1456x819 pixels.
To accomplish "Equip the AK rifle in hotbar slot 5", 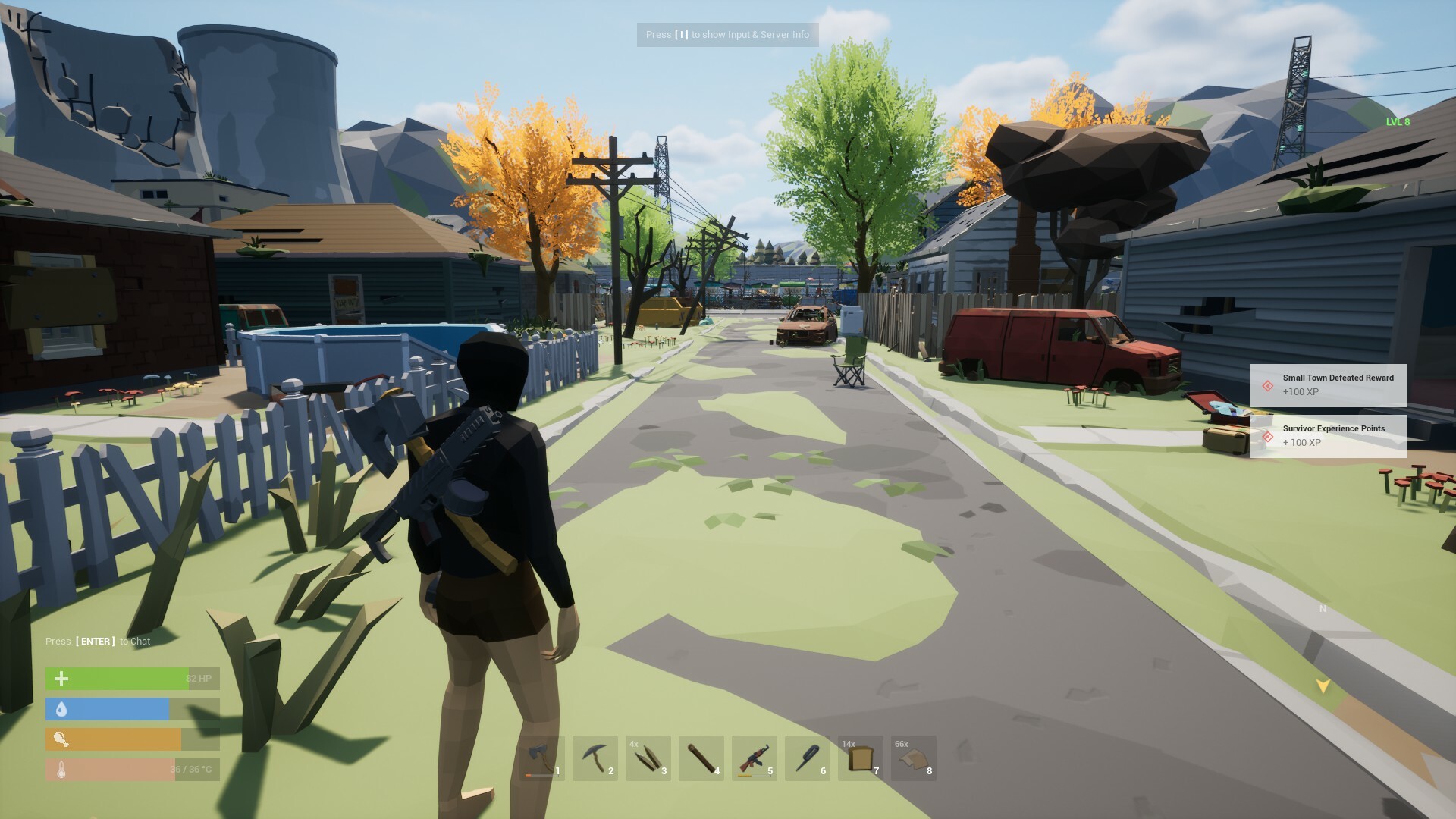I will pyautogui.click(x=754, y=758).
